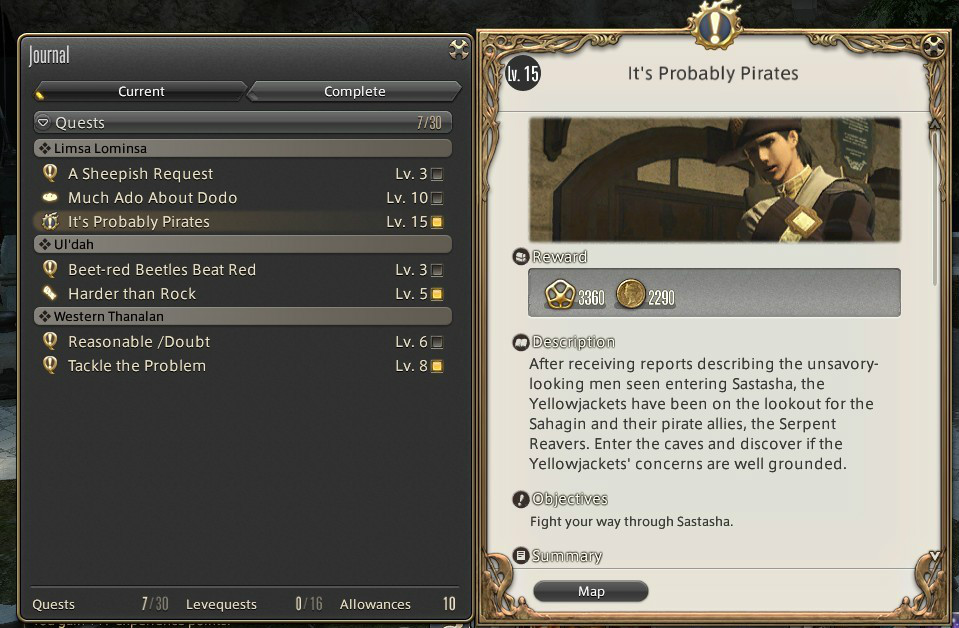Choose the Much Ado About Dodo quest
The height and width of the screenshot is (628, 959).
click(x=152, y=198)
